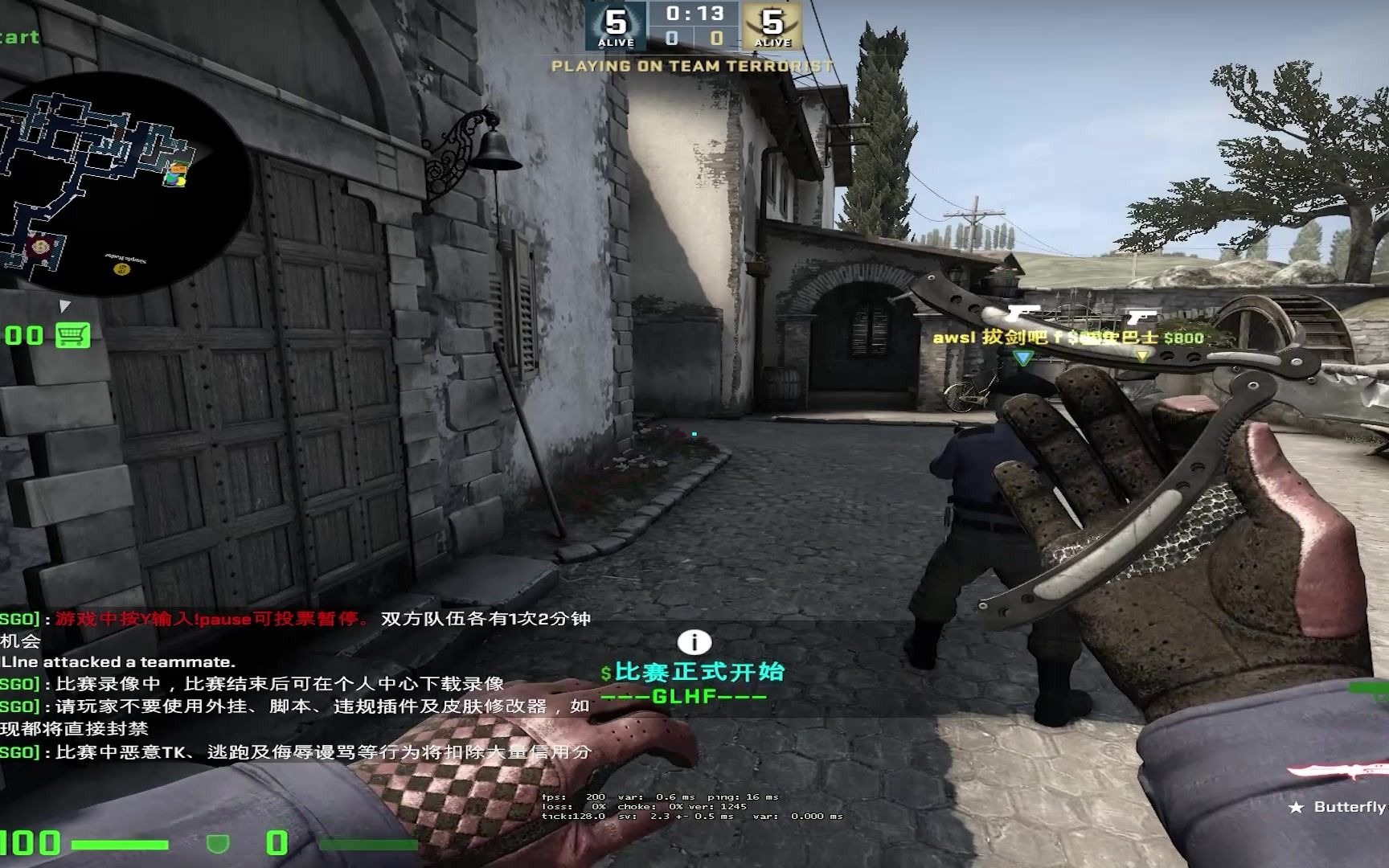This screenshot has width=1389, height=868.
Task: Toggle the minimap radar display
Action: pyautogui.click(x=121, y=181)
